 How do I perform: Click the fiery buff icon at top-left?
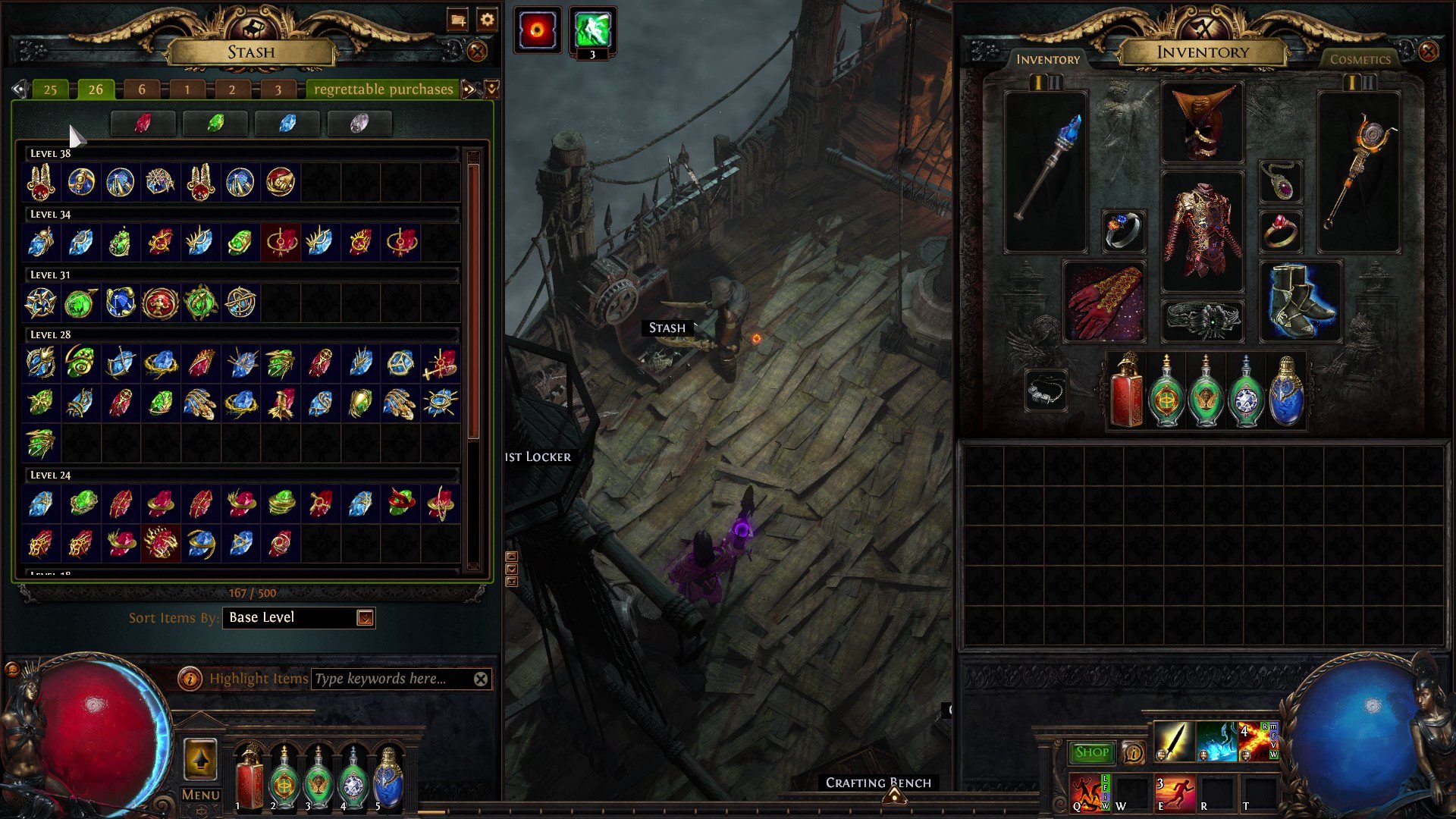538,29
